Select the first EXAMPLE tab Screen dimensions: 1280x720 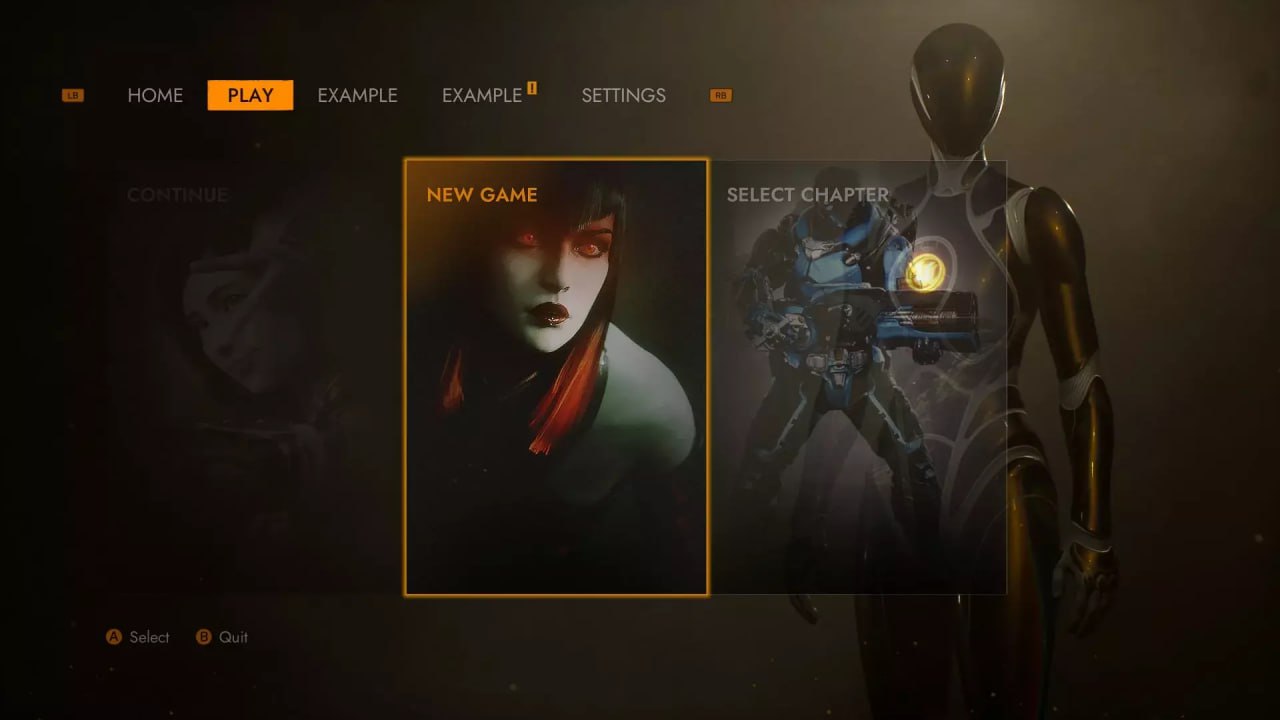coord(357,95)
